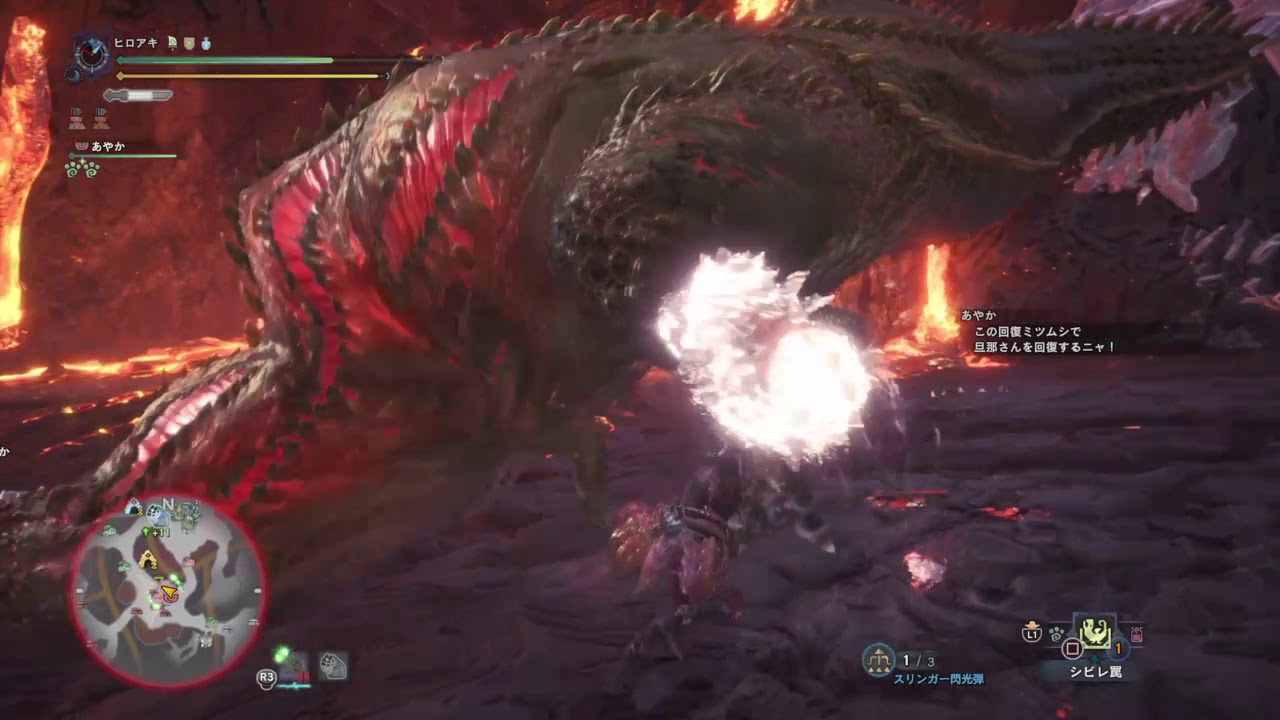Image resolution: width=1280 pixels, height=720 pixels.
Task: Click the weapon sharpness buff icon by ヒロアキ
Action: point(172,43)
